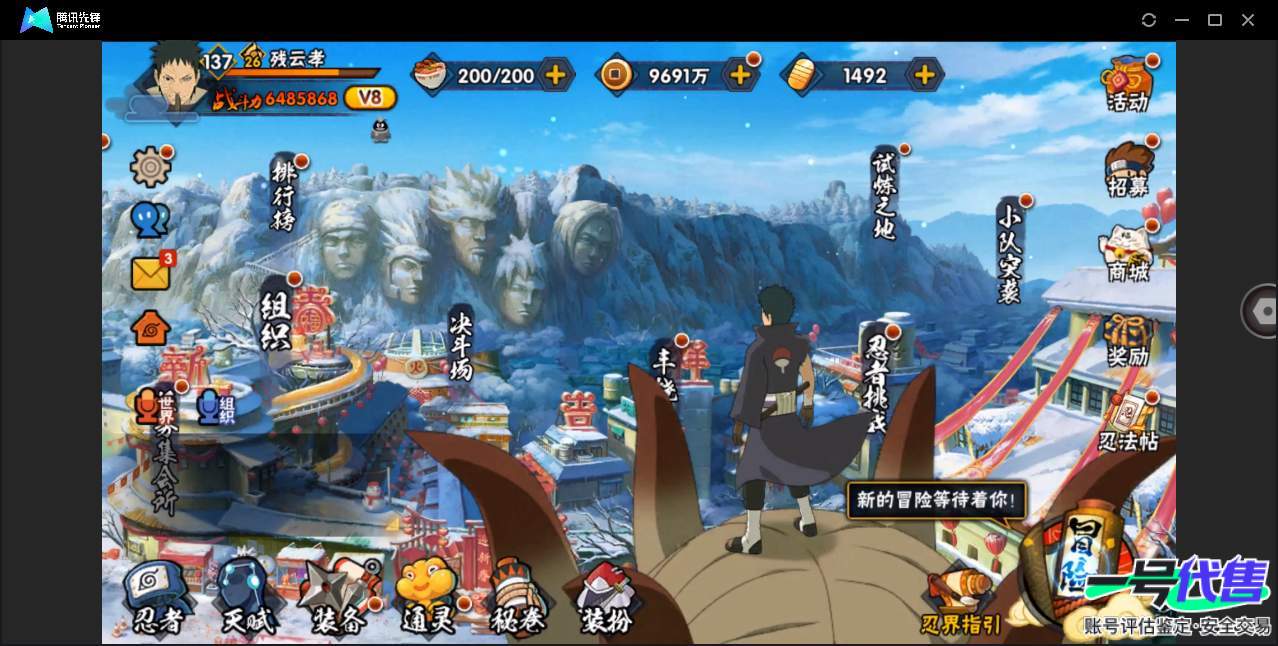Open the friends chat bubble icon

(150, 220)
